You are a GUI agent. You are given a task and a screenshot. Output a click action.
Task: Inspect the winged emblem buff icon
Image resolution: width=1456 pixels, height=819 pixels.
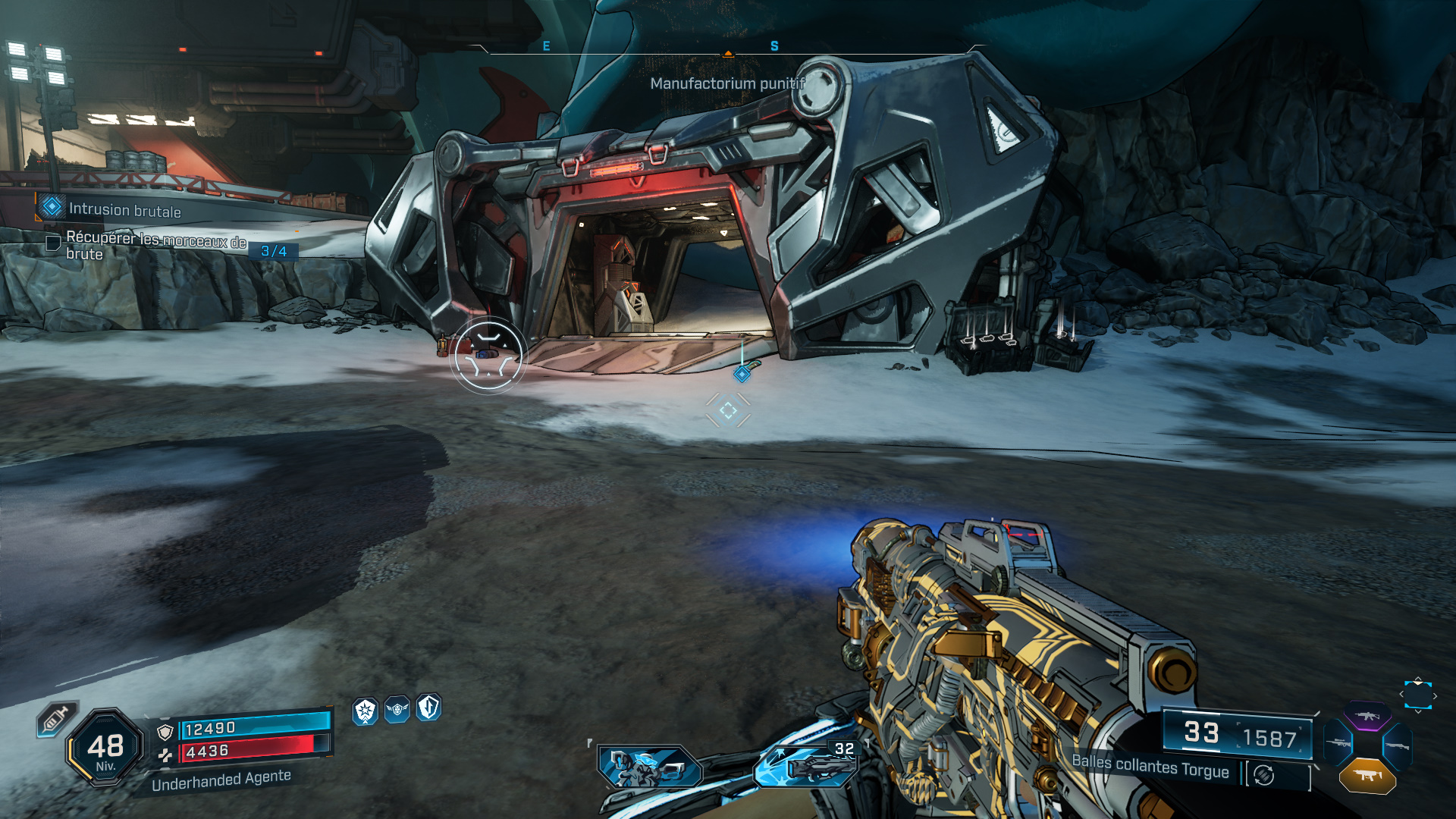point(397,709)
